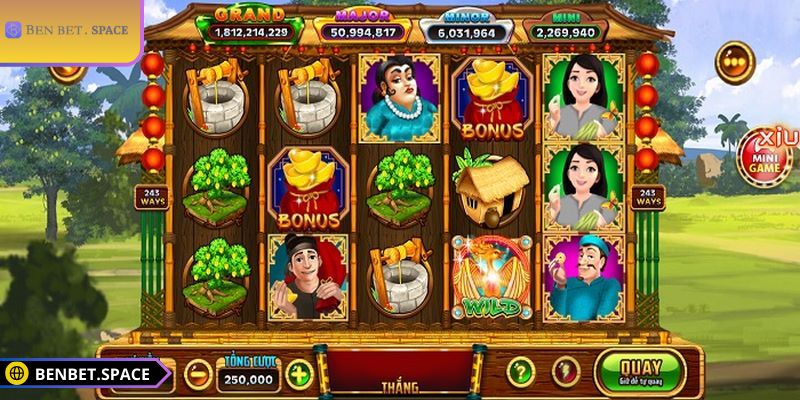
Task: Click the BENBET.SPACE watermark banner
Action: tap(80, 374)
